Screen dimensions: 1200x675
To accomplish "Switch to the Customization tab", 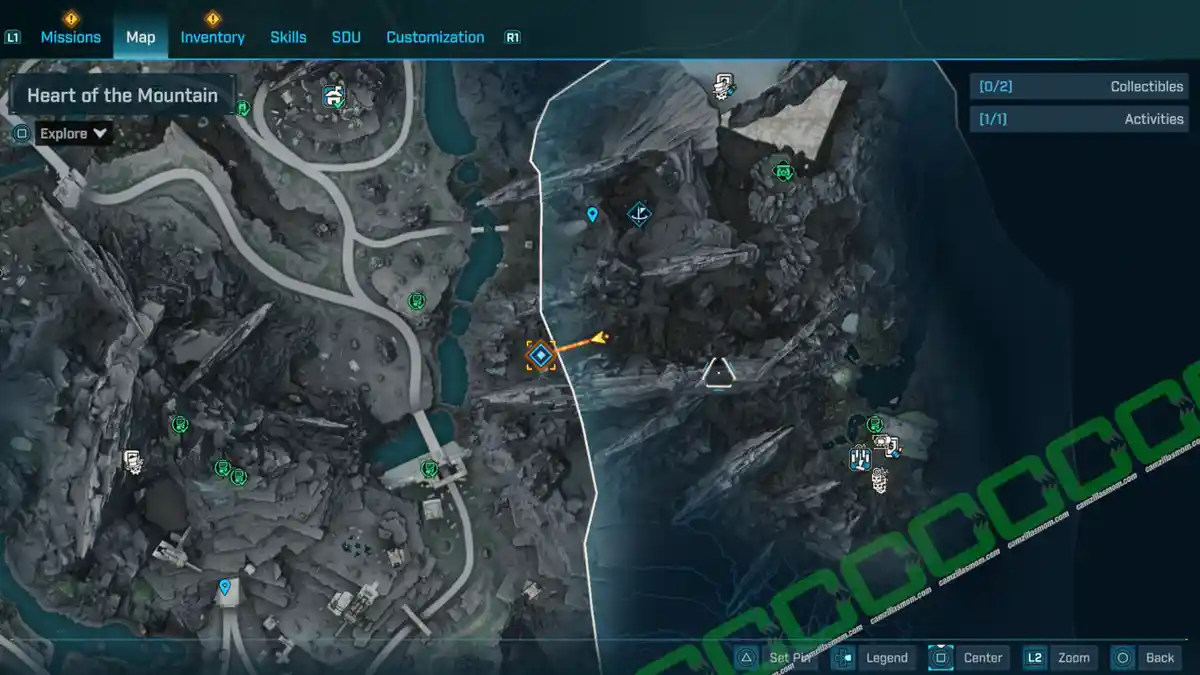I will 435,37.
